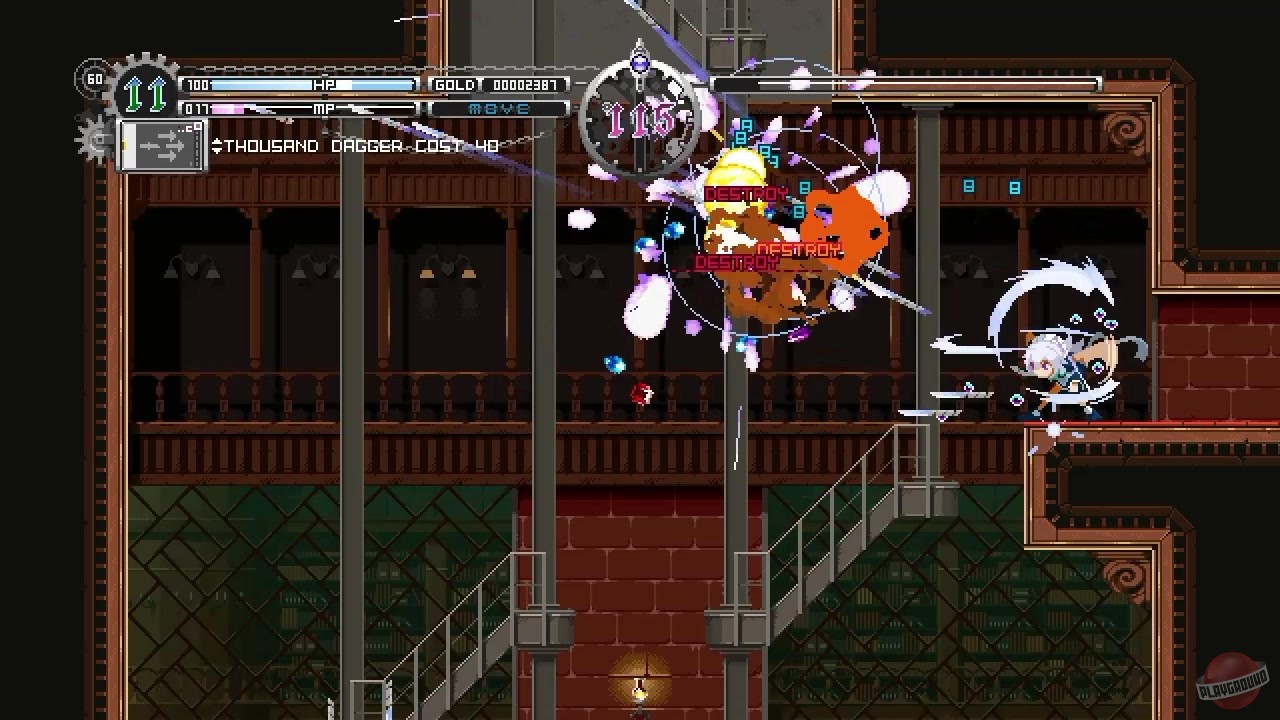Click the GOLD label icon
The width and height of the screenshot is (1280, 720).
tap(455, 85)
